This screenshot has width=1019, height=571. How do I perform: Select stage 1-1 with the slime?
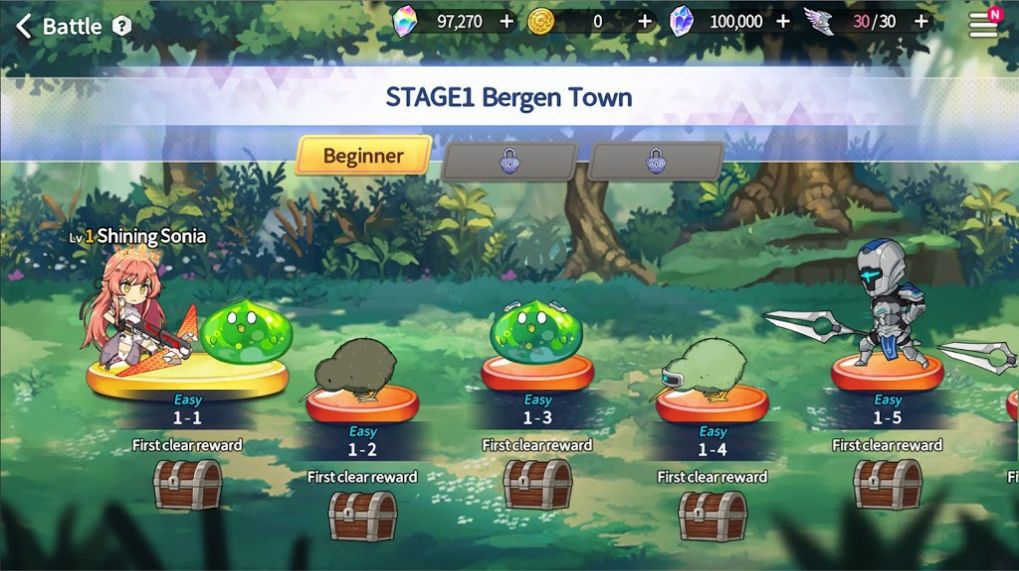[187, 370]
